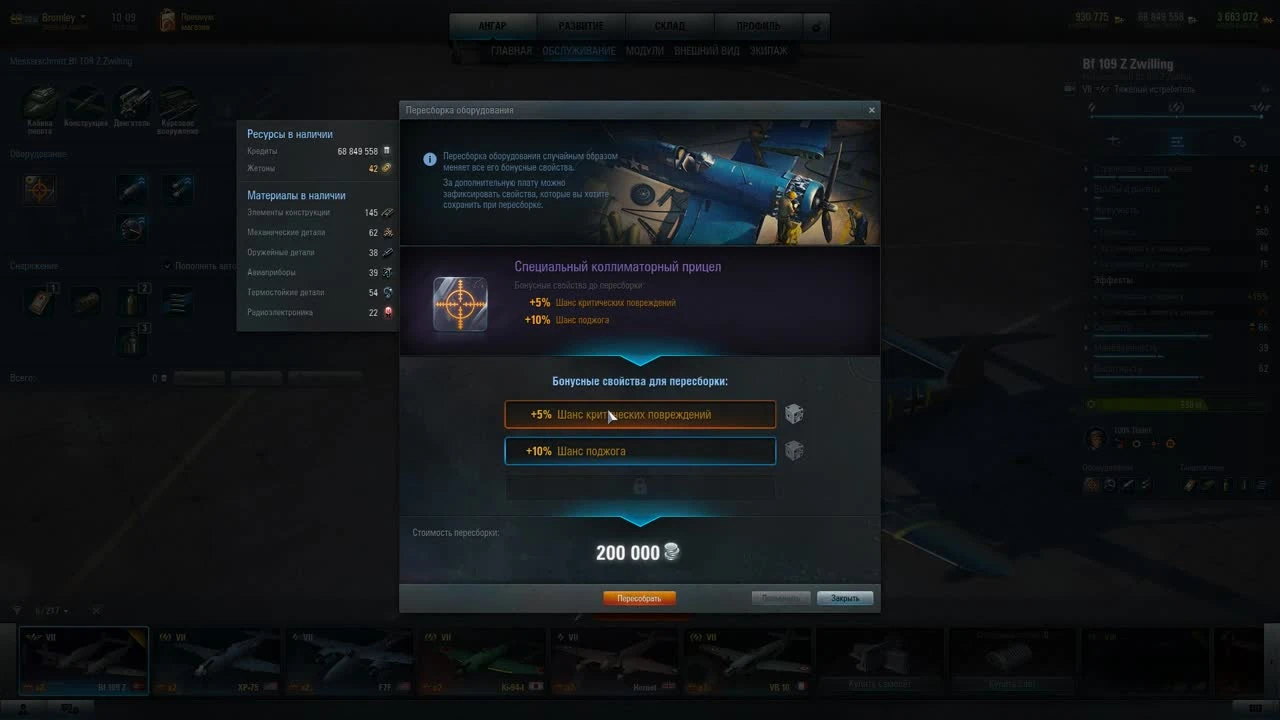Viewport: 1280px width, 720px height.
Task: Click the middle equipment tab icon on aircraft panel
Action: click(x=1176, y=141)
